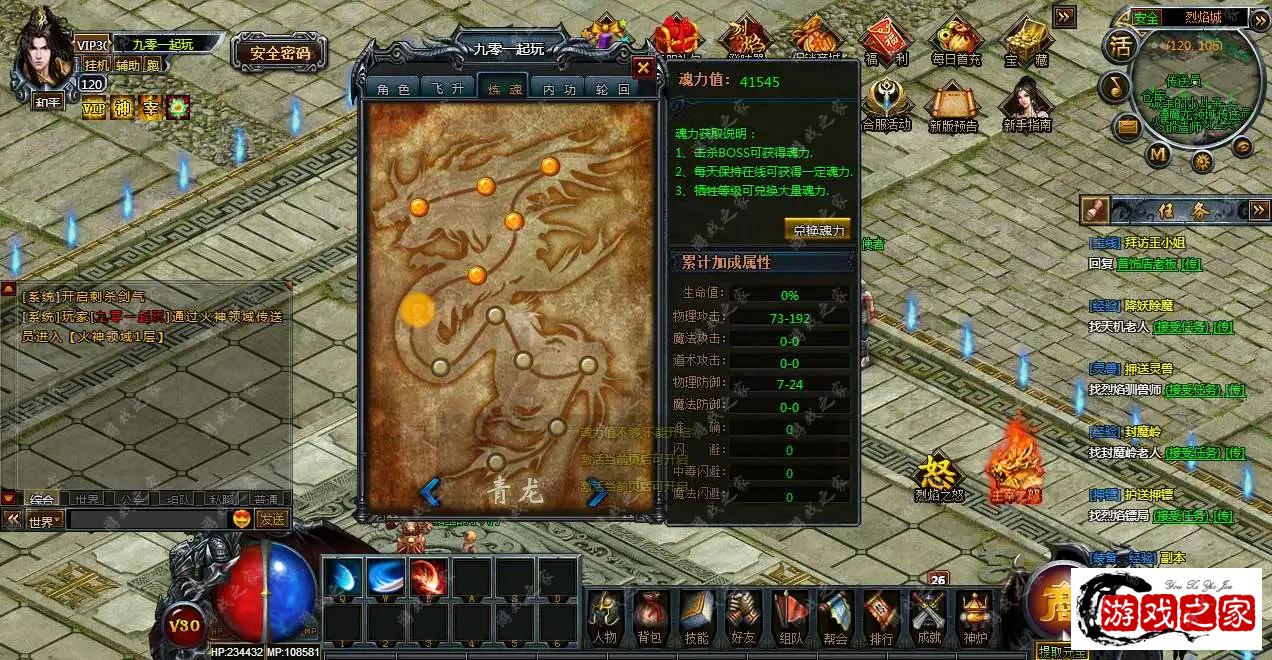1272x660 pixels.
Task: Toggle the 挂机 auto-battle button
Action: click(x=96, y=65)
